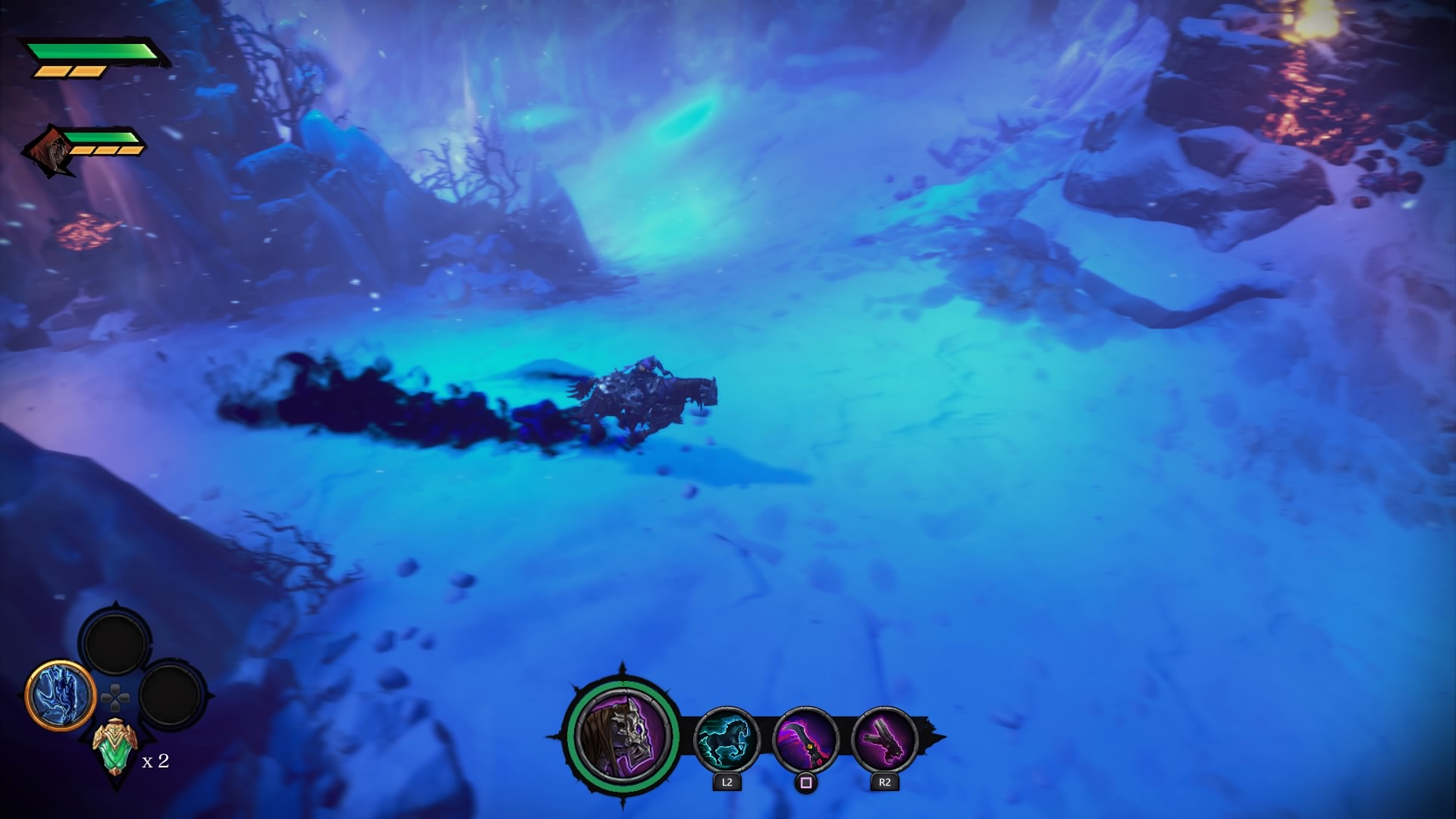Use the green health shard item

tap(115, 748)
